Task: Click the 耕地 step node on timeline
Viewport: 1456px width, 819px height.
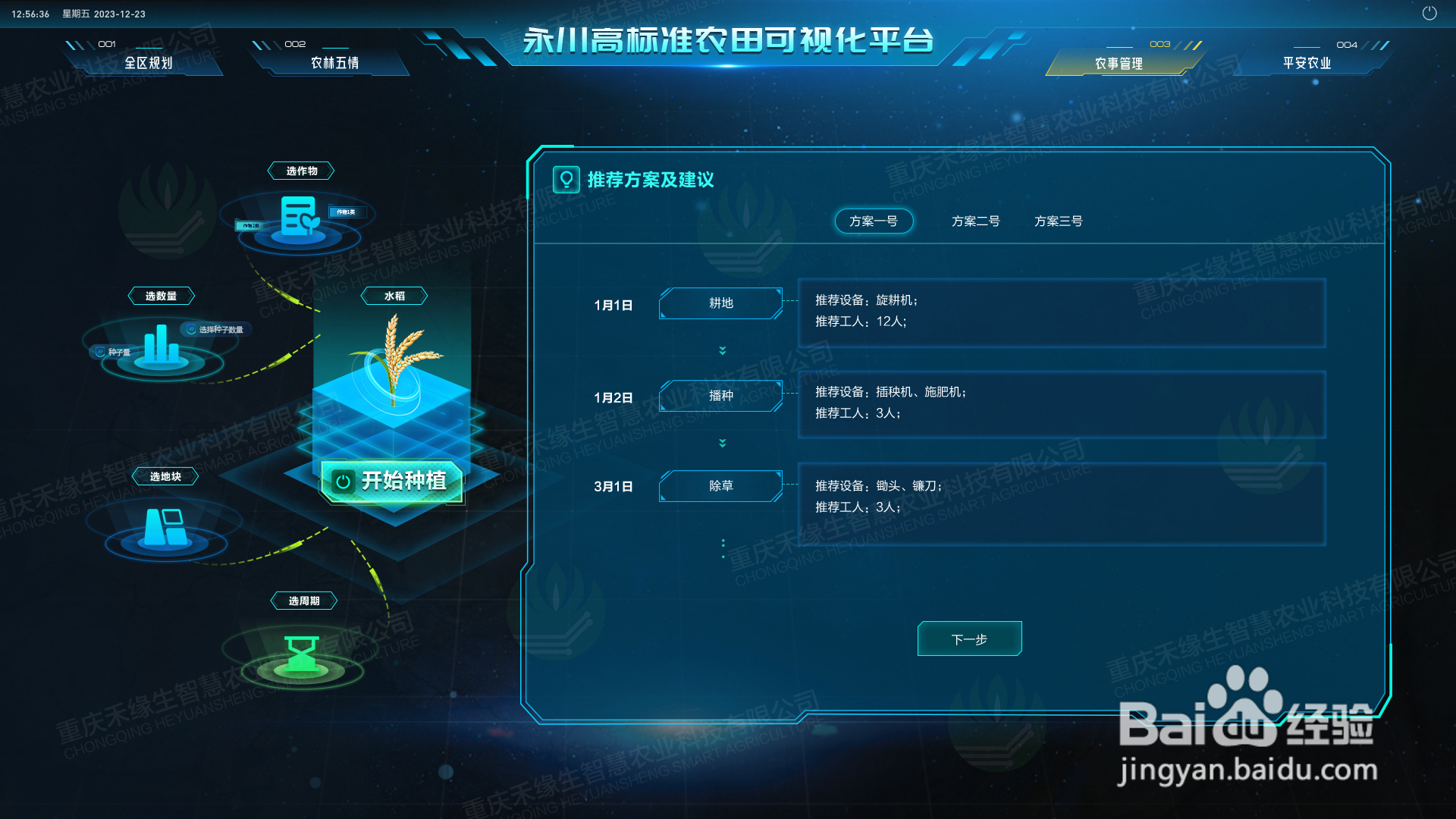Action: coord(720,303)
